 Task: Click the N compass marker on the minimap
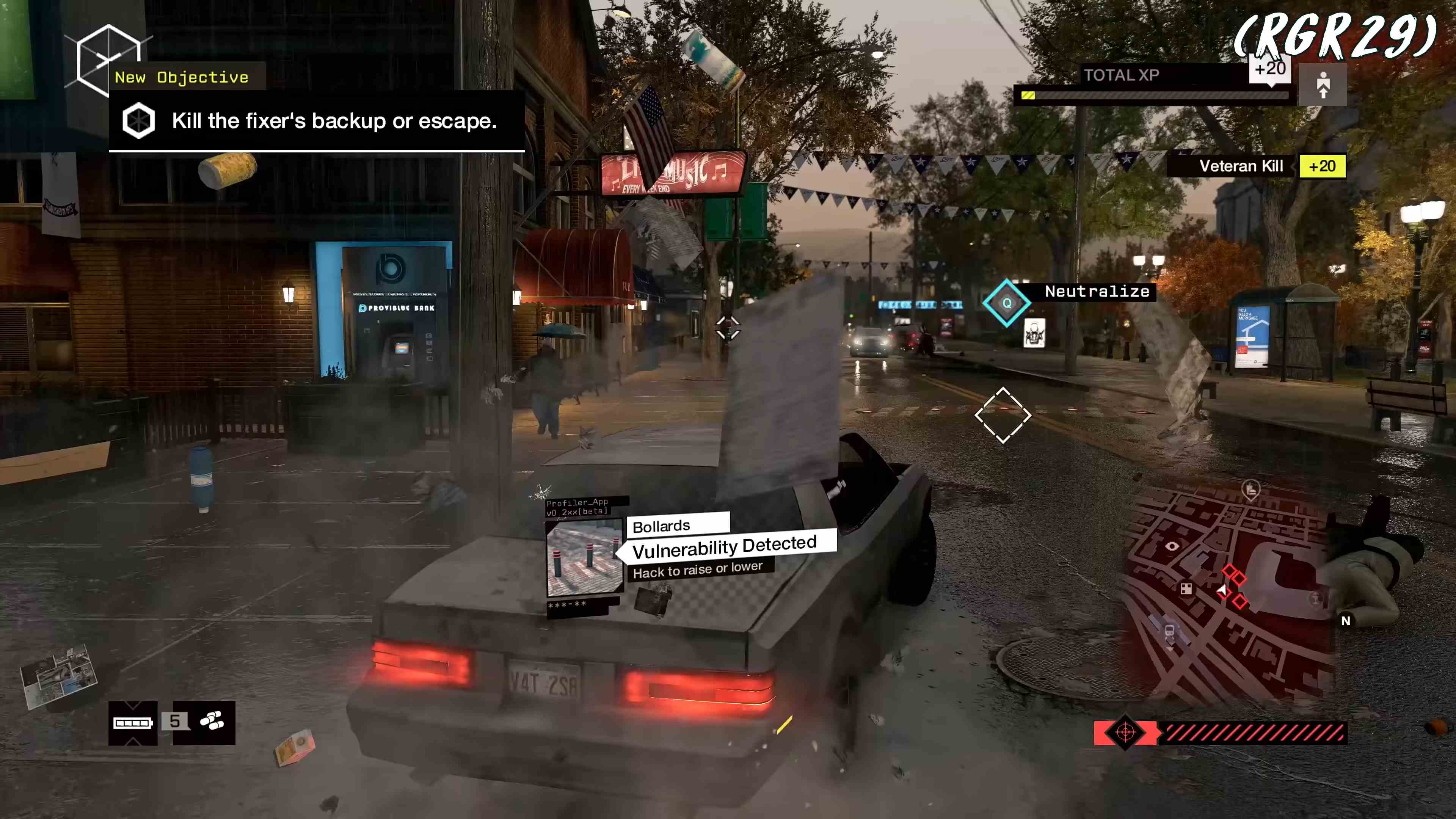(x=1346, y=621)
